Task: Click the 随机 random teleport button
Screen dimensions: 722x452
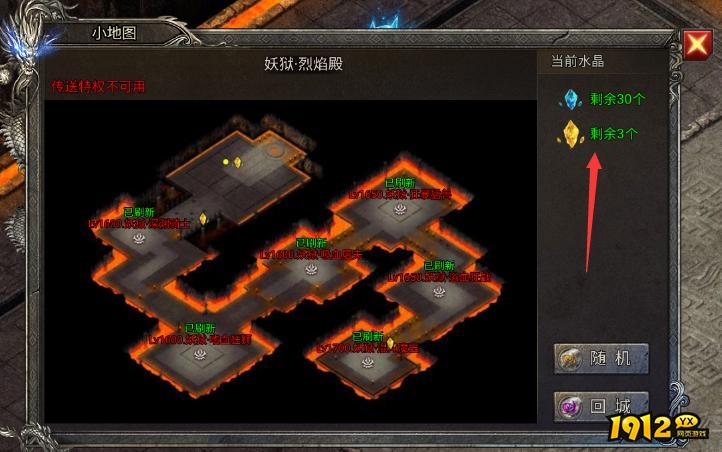Action: pyautogui.click(x=601, y=359)
